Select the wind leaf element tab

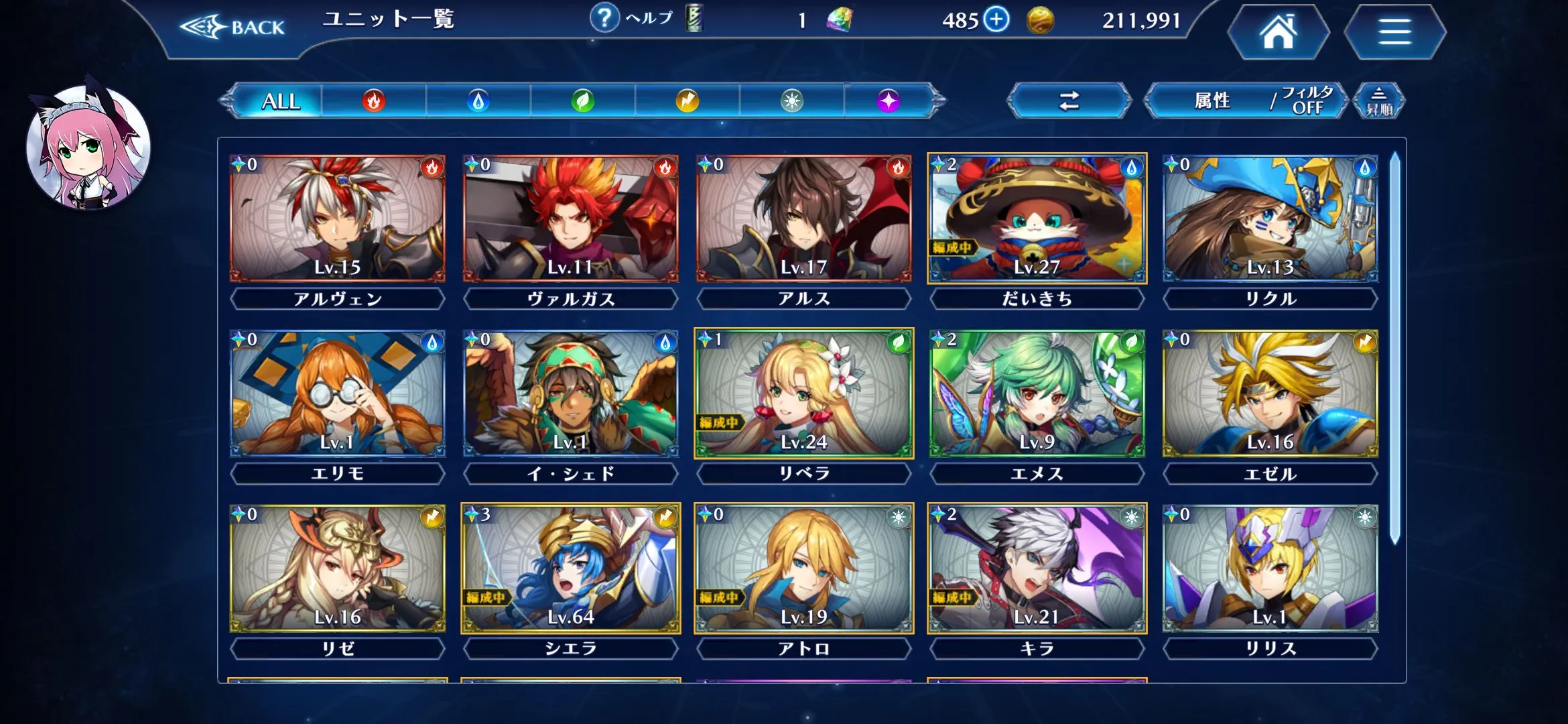[x=582, y=101]
